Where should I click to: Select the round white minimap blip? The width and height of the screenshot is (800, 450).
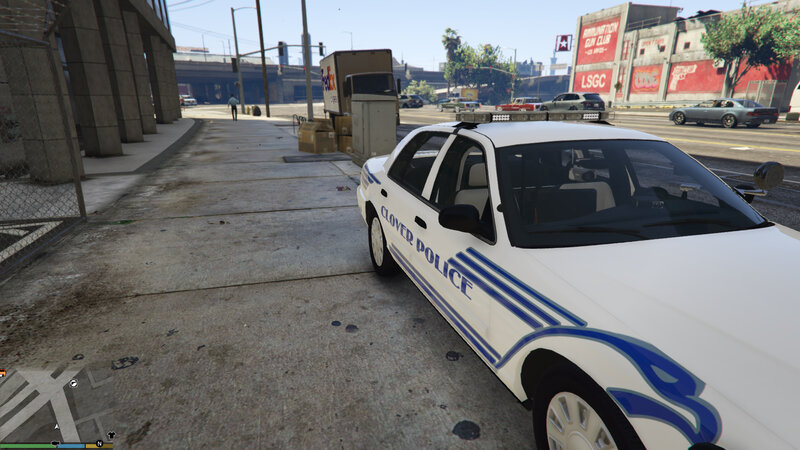point(73,383)
